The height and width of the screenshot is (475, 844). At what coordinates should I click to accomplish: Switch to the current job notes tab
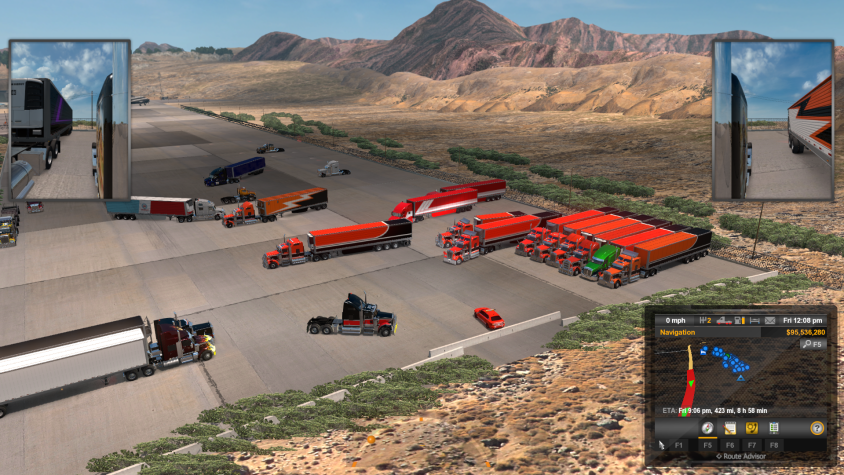(x=730, y=428)
